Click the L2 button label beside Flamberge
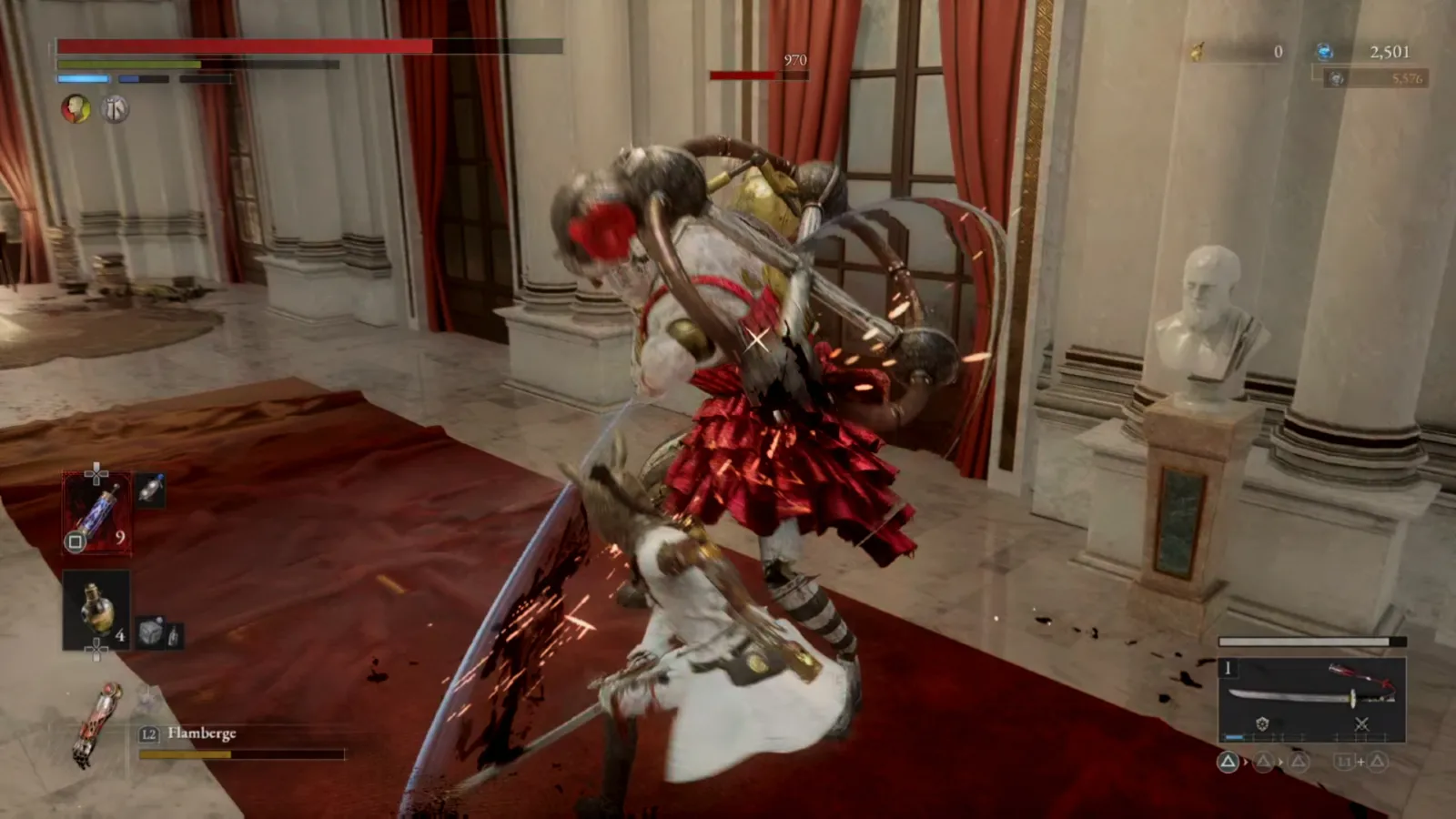This screenshot has width=1456, height=819. [148, 734]
